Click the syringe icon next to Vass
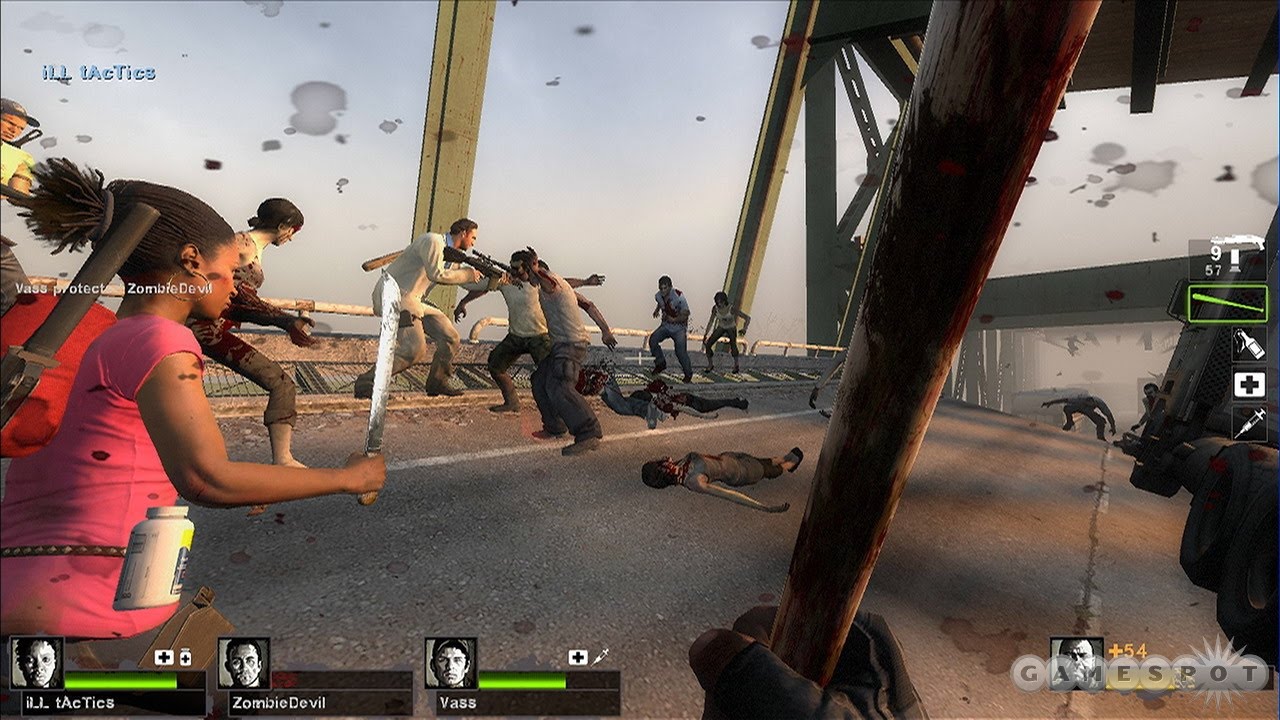This screenshot has height=720, width=1280. pyautogui.click(x=599, y=658)
